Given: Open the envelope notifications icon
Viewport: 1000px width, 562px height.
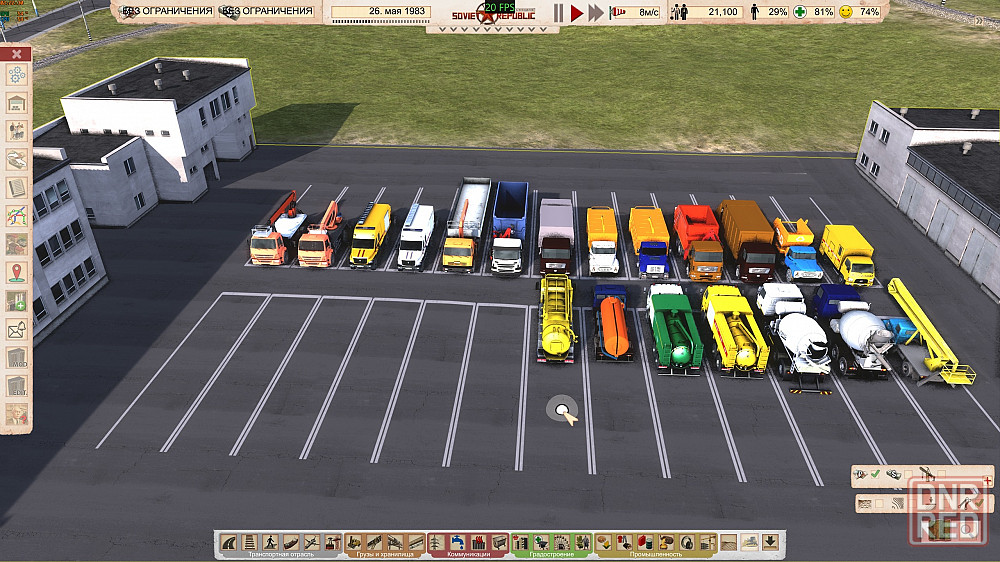Looking at the screenshot, I should tap(17, 329).
